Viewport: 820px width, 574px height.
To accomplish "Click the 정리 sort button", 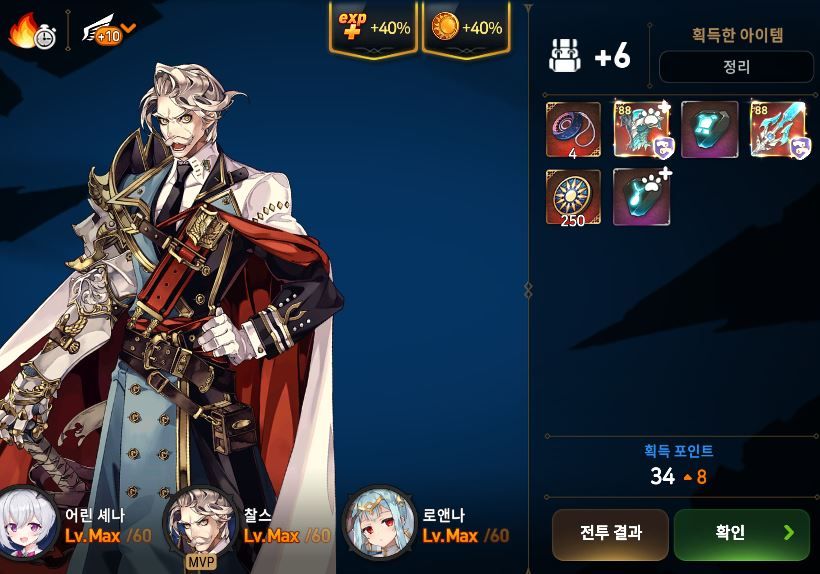I will 736,68.
